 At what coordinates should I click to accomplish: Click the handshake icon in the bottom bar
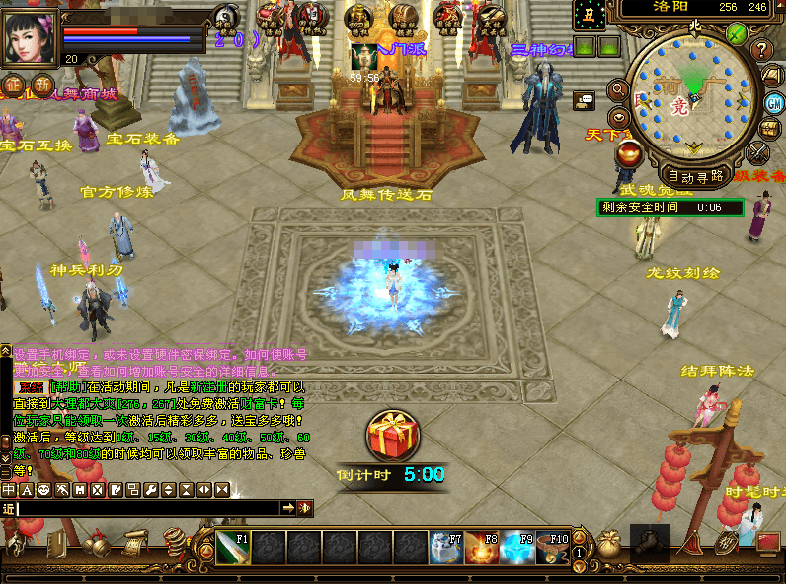coord(651,543)
